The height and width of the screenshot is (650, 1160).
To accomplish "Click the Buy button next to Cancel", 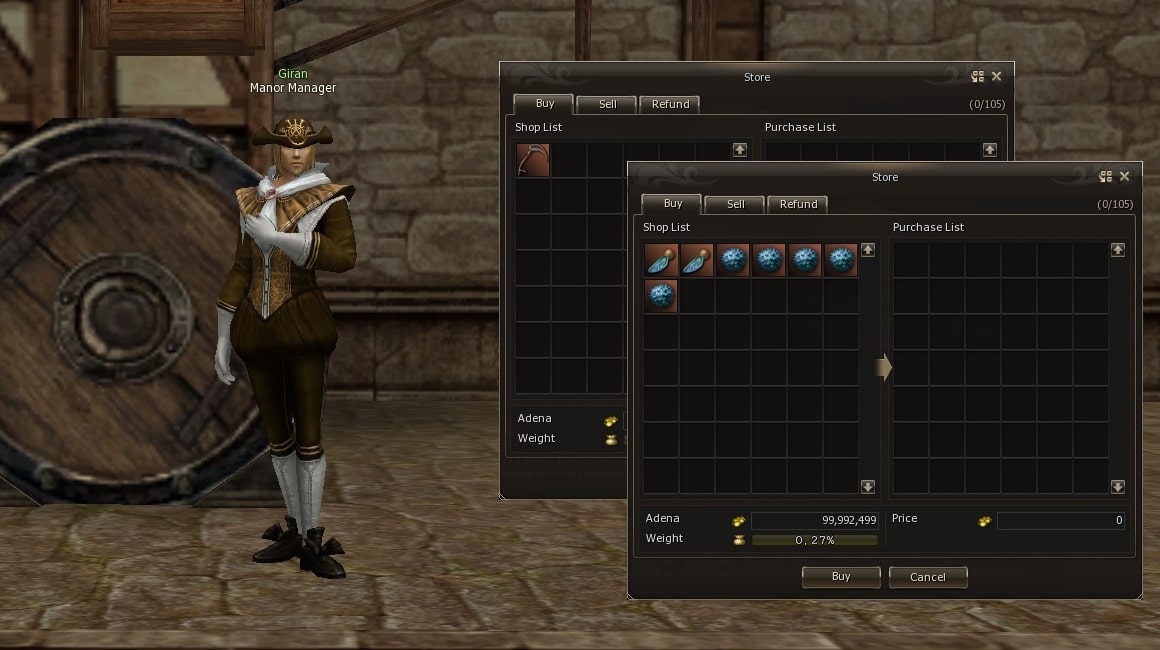I will pyautogui.click(x=841, y=577).
